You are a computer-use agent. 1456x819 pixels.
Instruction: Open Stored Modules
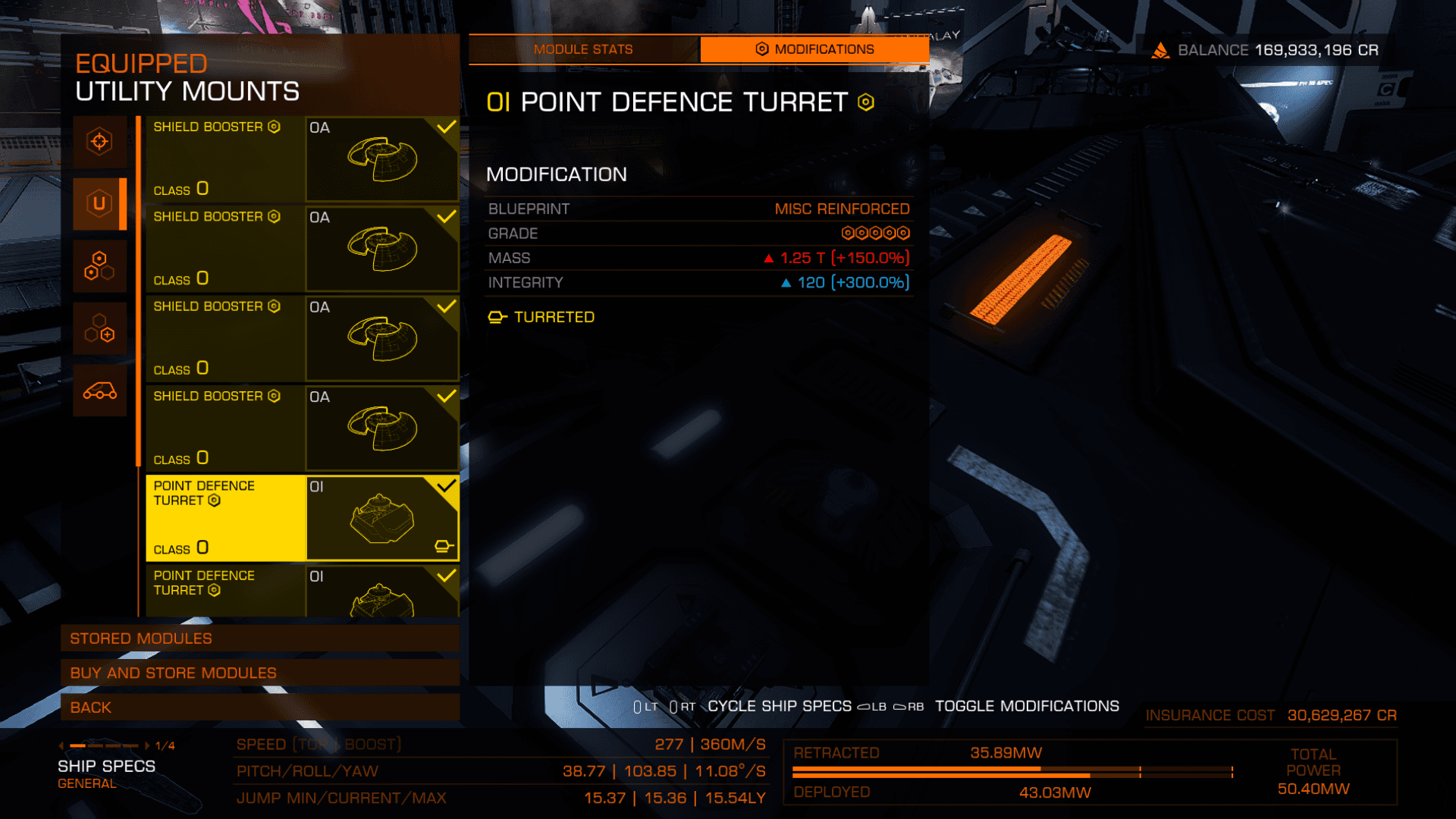[x=260, y=639]
